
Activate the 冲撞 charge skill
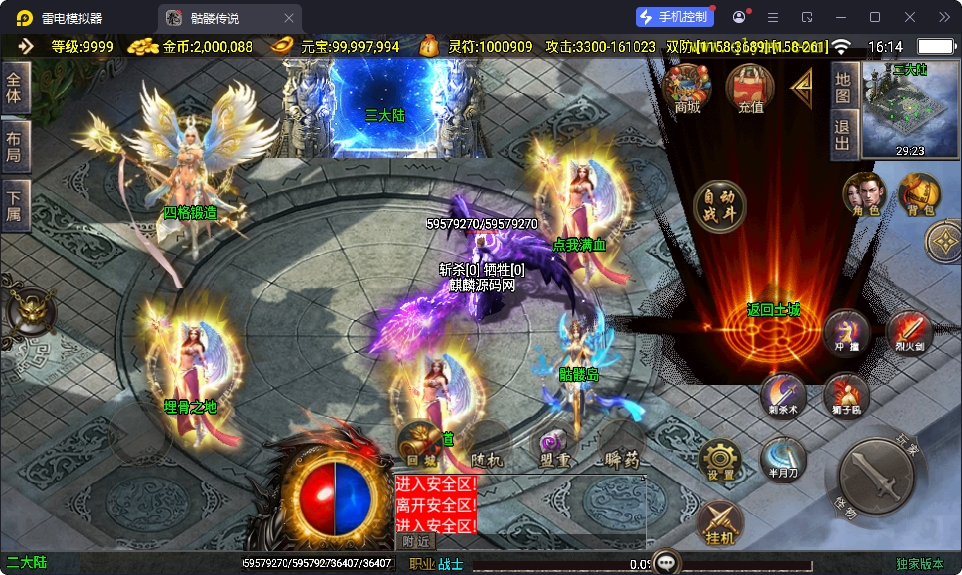click(x=847, y=333)
